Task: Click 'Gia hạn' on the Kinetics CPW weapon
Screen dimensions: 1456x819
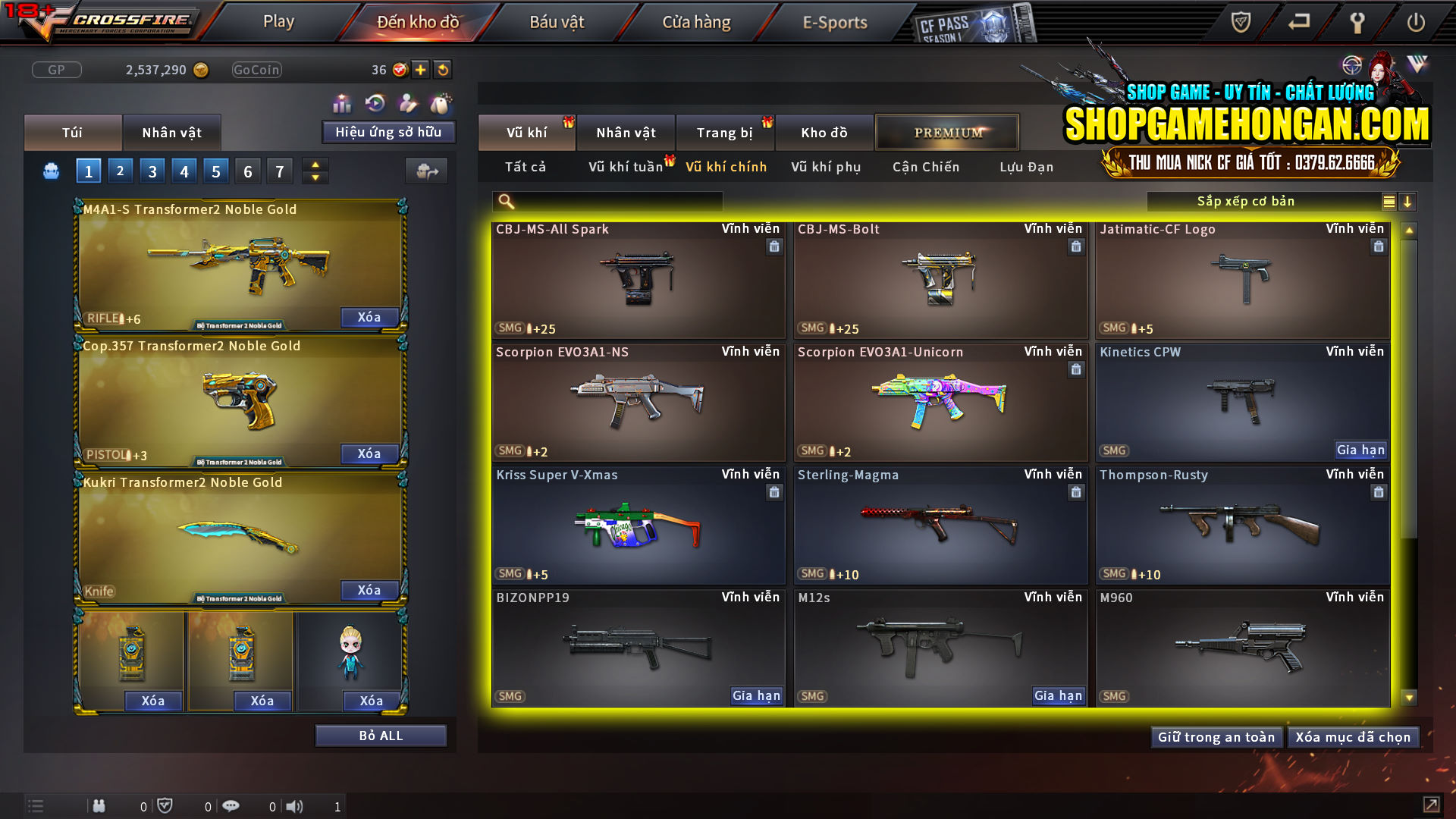Action: pos(1361,450)
